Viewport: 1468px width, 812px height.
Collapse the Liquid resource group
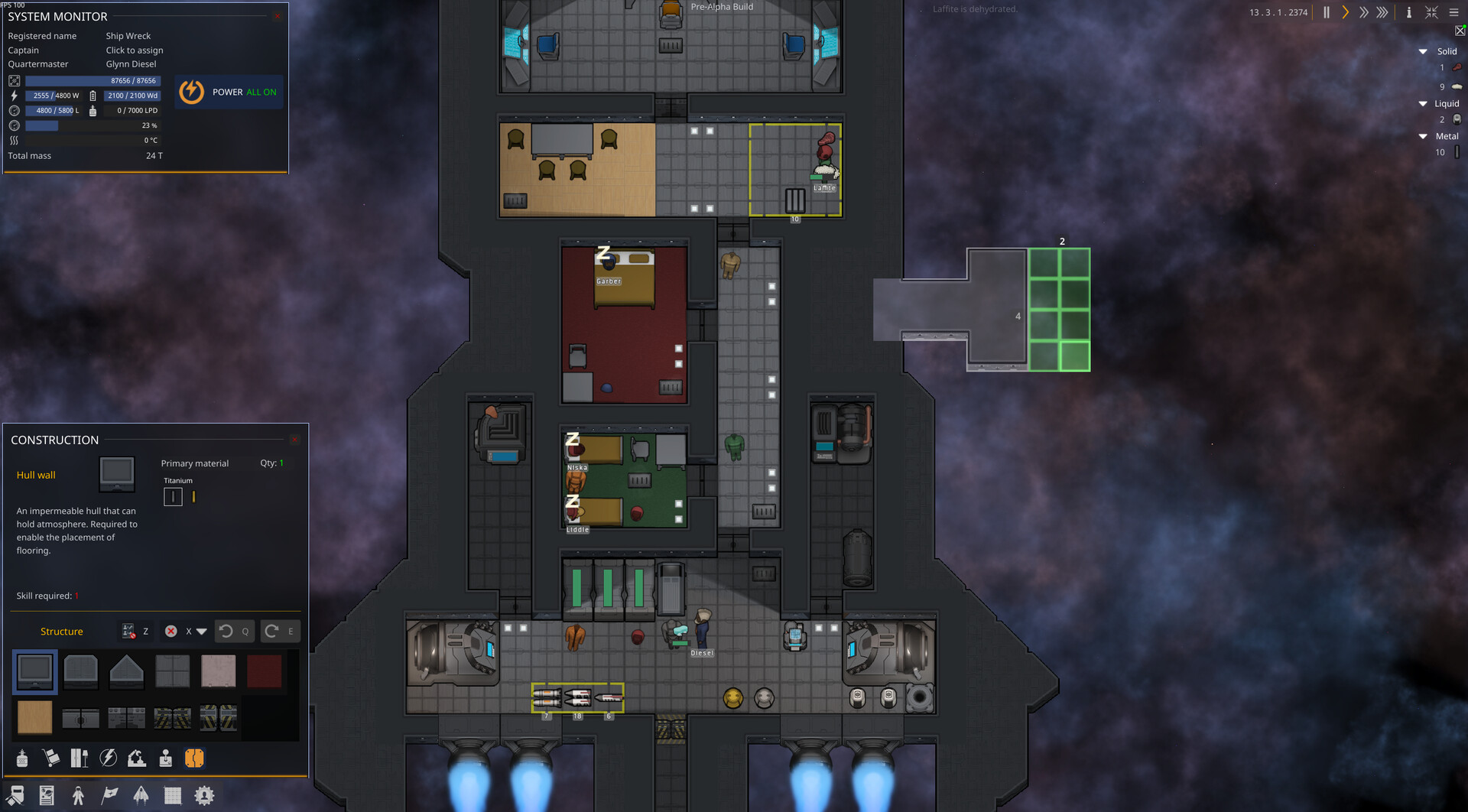[1423, 103]
